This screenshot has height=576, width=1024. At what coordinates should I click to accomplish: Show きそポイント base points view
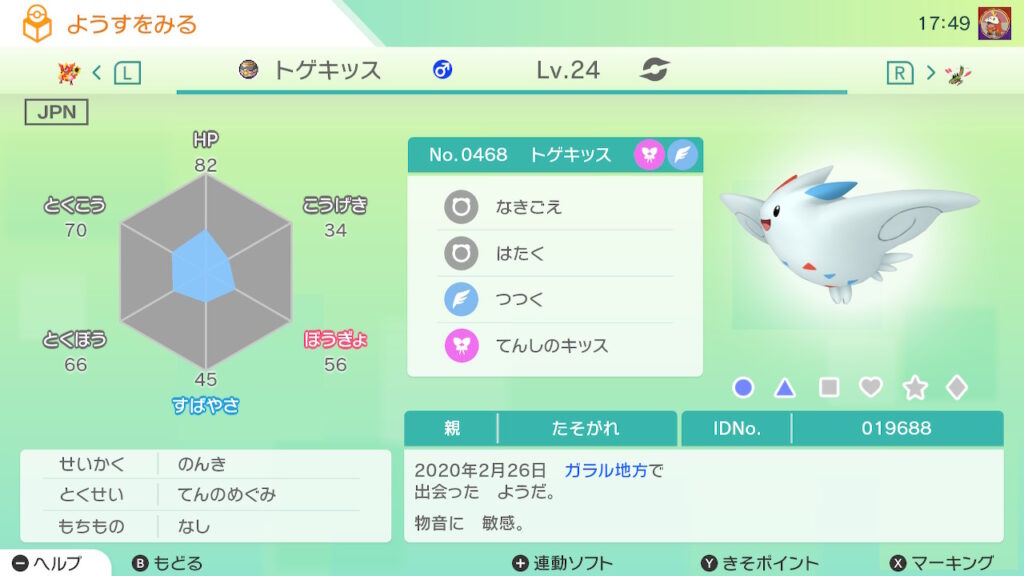[759, 563]
